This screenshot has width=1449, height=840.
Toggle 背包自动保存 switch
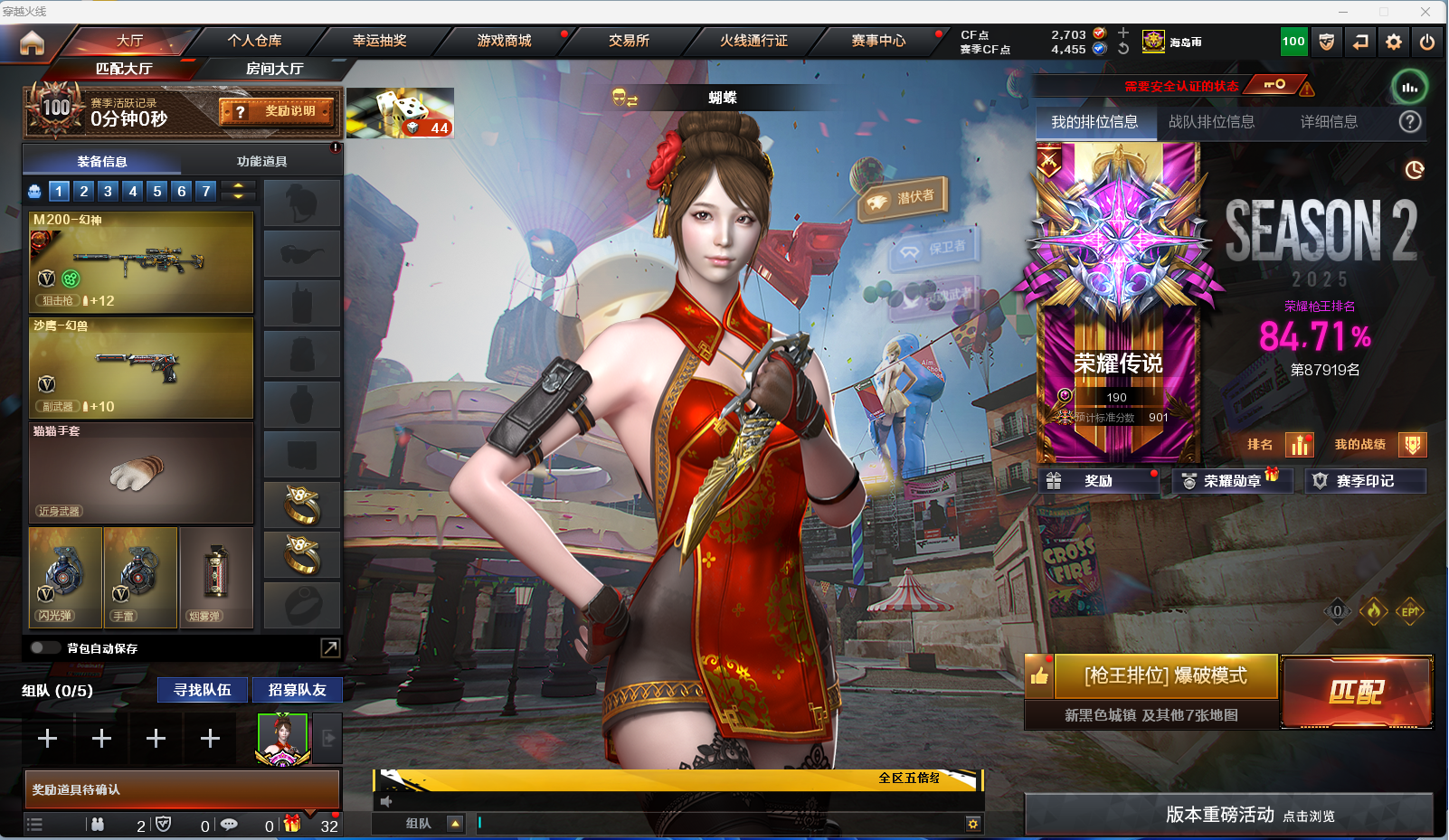tap(44, 647)
